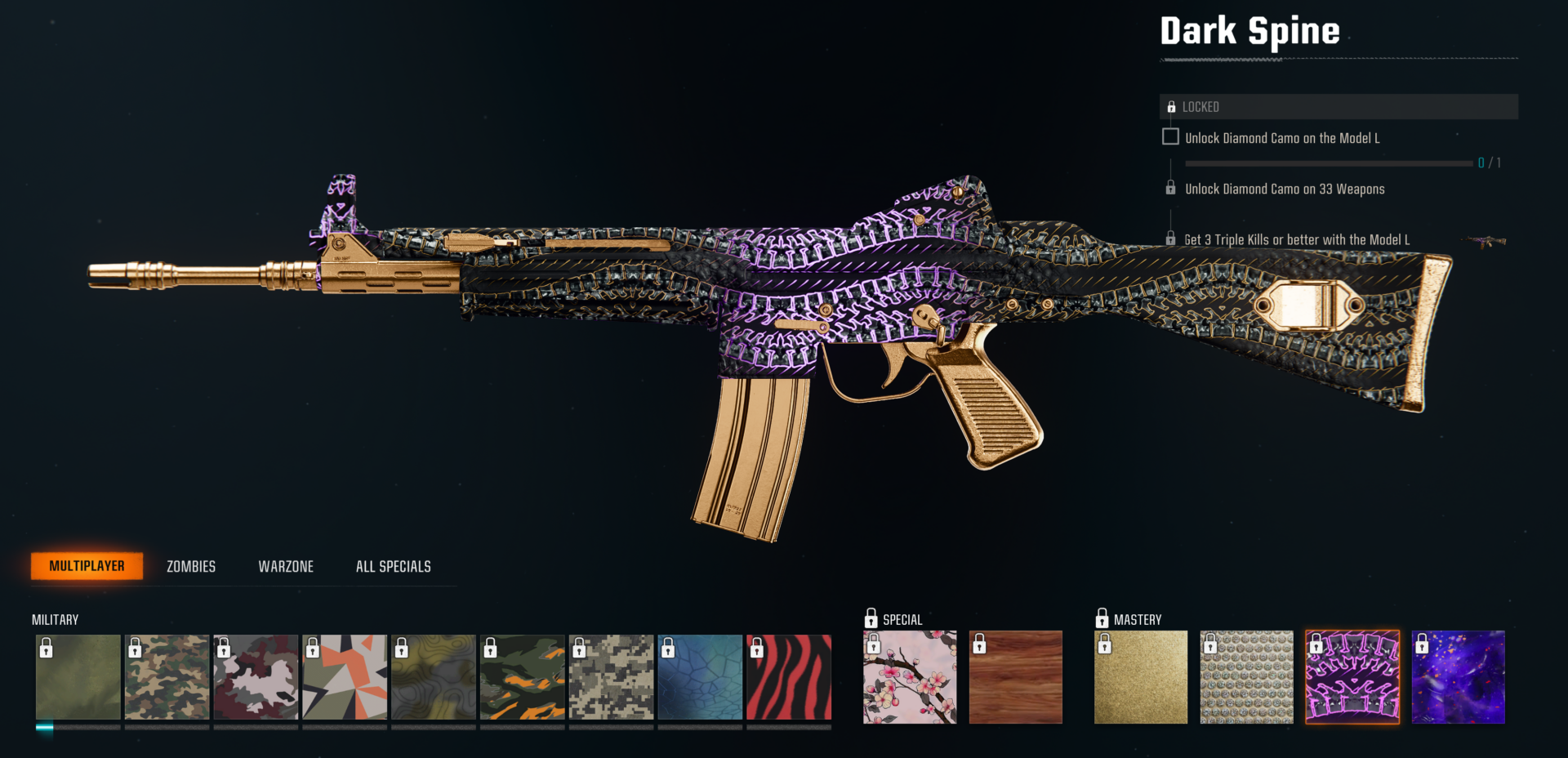Select the green and orange tiger-stripe camo
1568x758 pixels.
pos(523,677)
